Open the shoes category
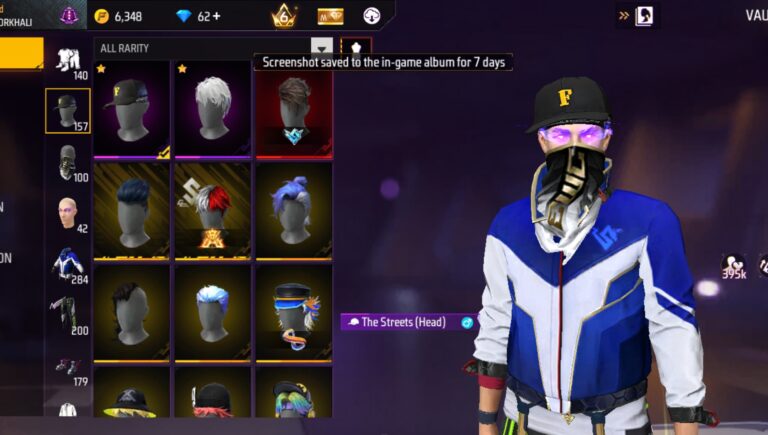 68,366
